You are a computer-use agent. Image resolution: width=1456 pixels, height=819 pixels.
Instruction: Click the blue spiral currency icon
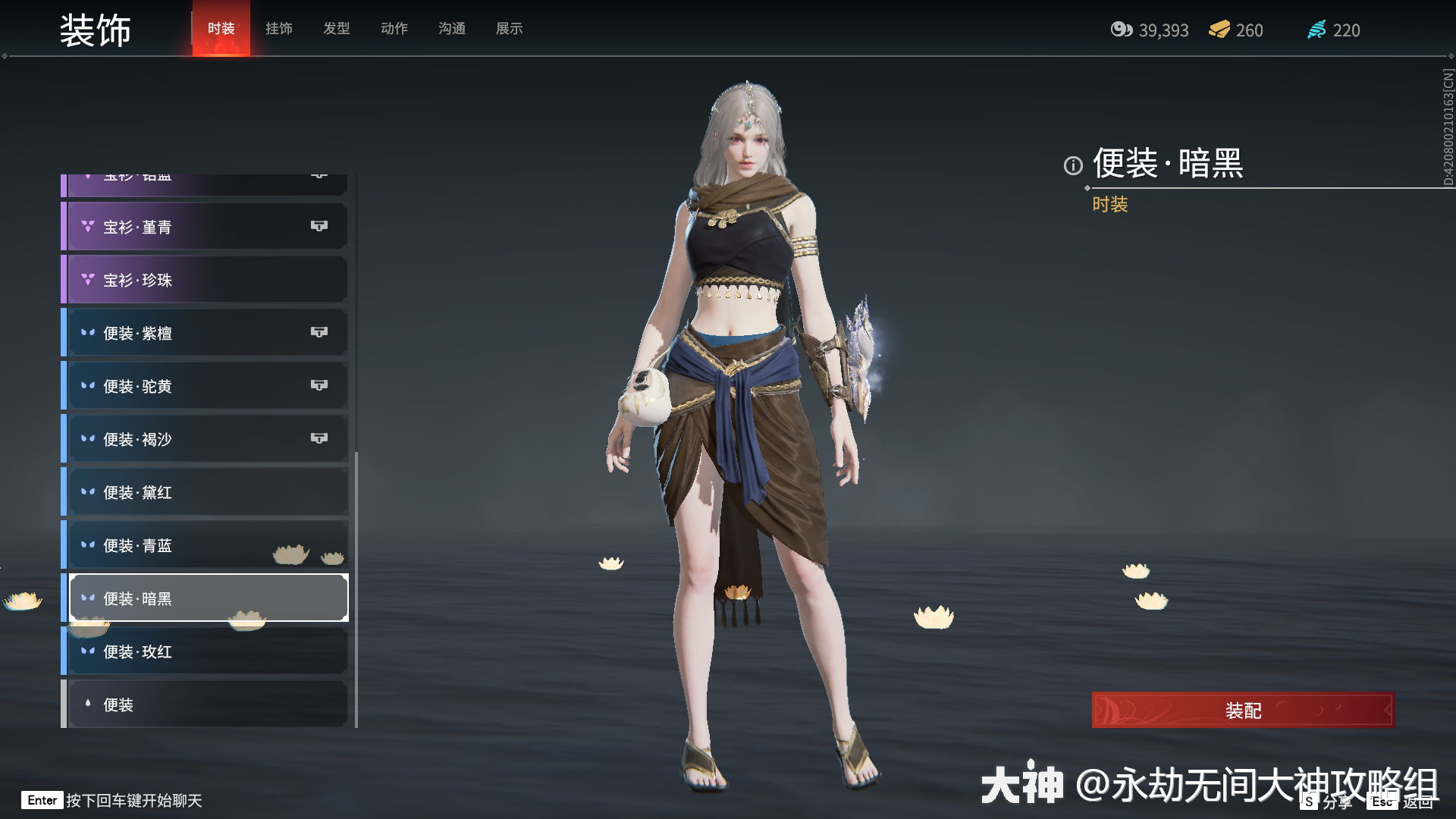tap(1318, 30)
